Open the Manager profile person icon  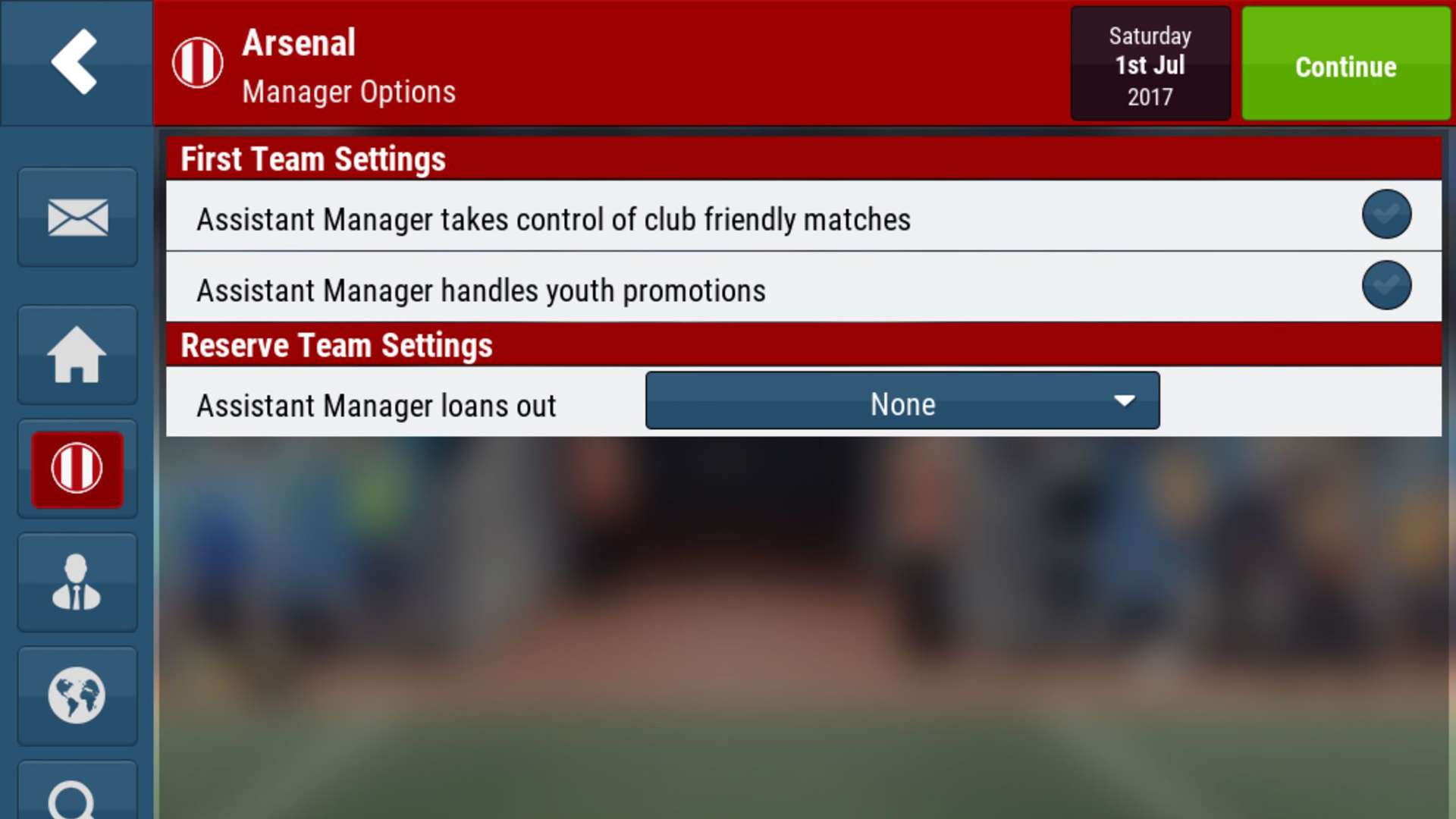77,583
